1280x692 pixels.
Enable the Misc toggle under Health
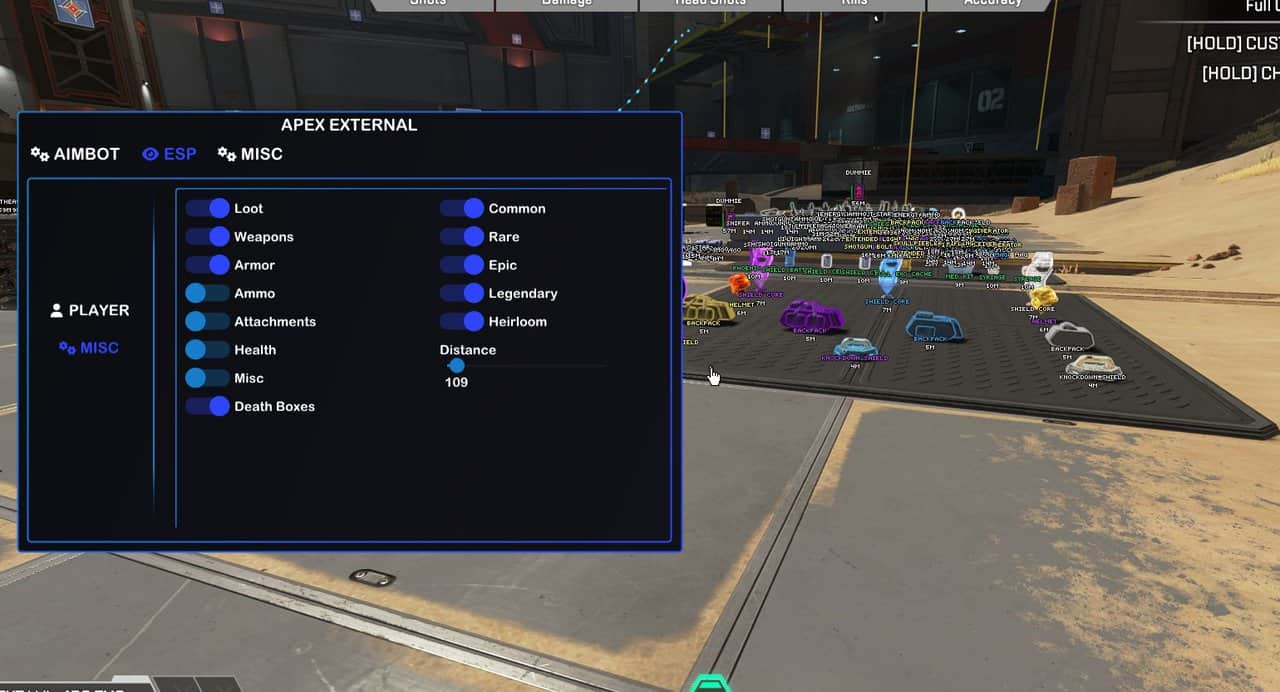point(207,378)
